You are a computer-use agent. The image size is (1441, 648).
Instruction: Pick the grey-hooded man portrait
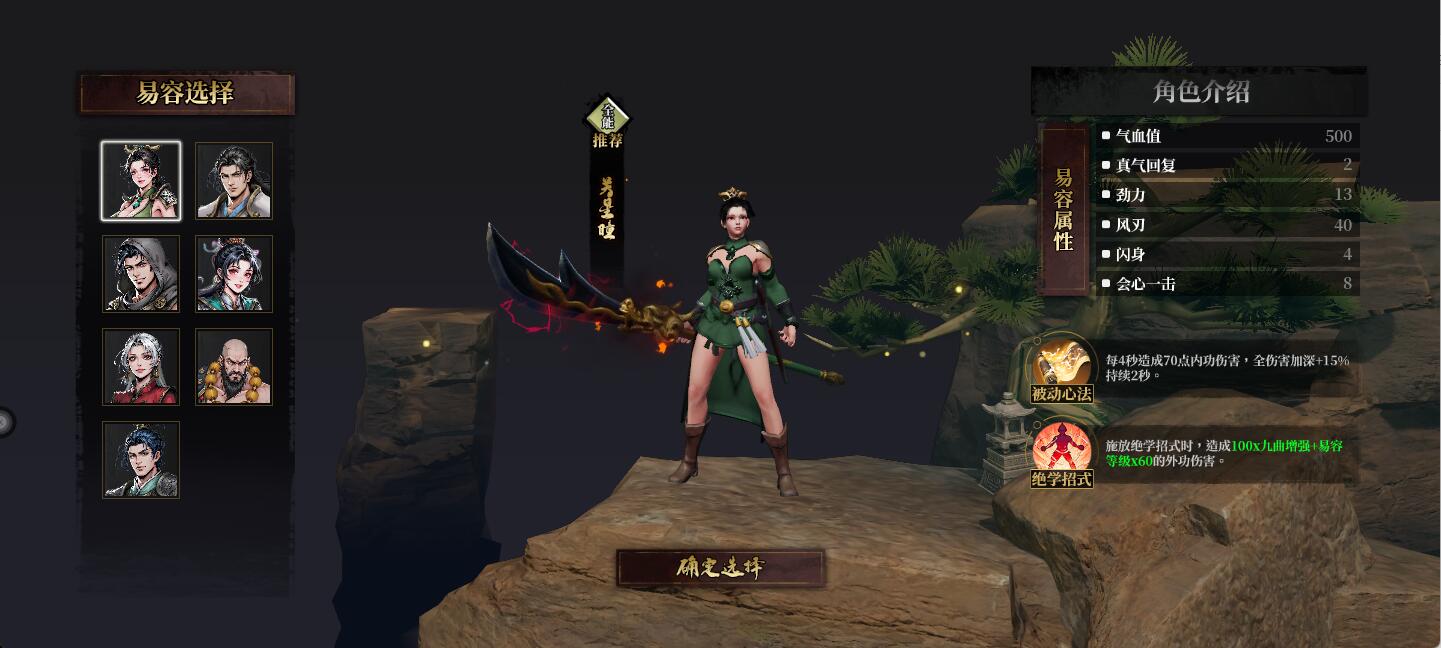tap(141, 274)
